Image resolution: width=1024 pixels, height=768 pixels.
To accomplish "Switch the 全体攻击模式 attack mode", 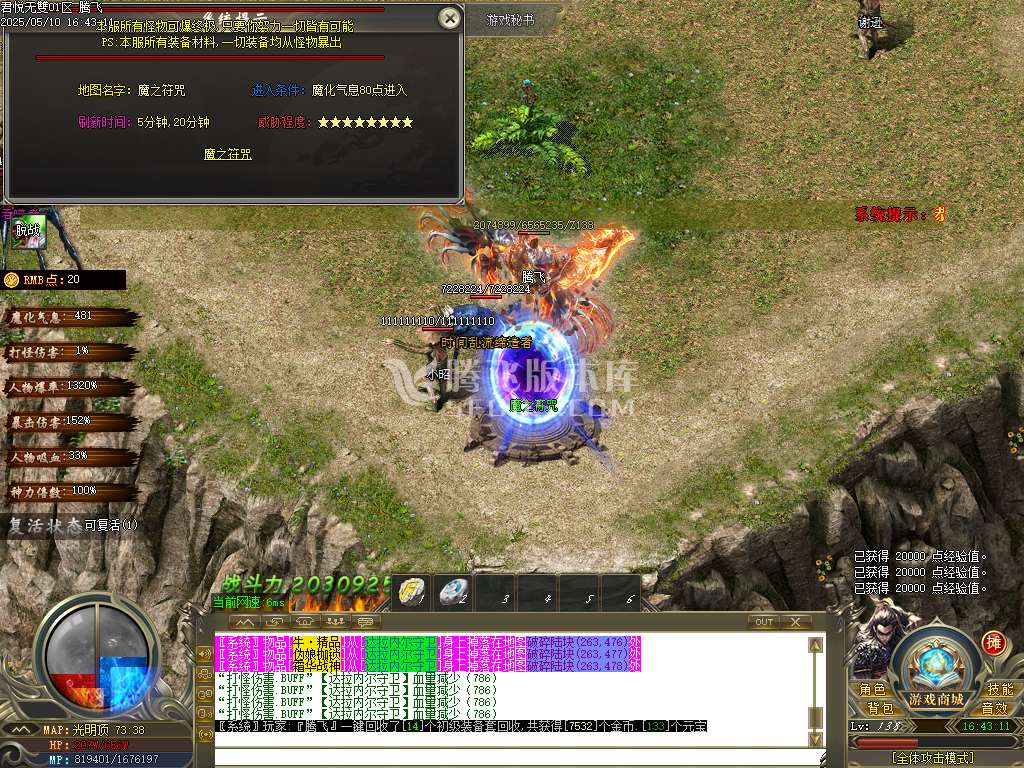I will [x=934, y=758].
